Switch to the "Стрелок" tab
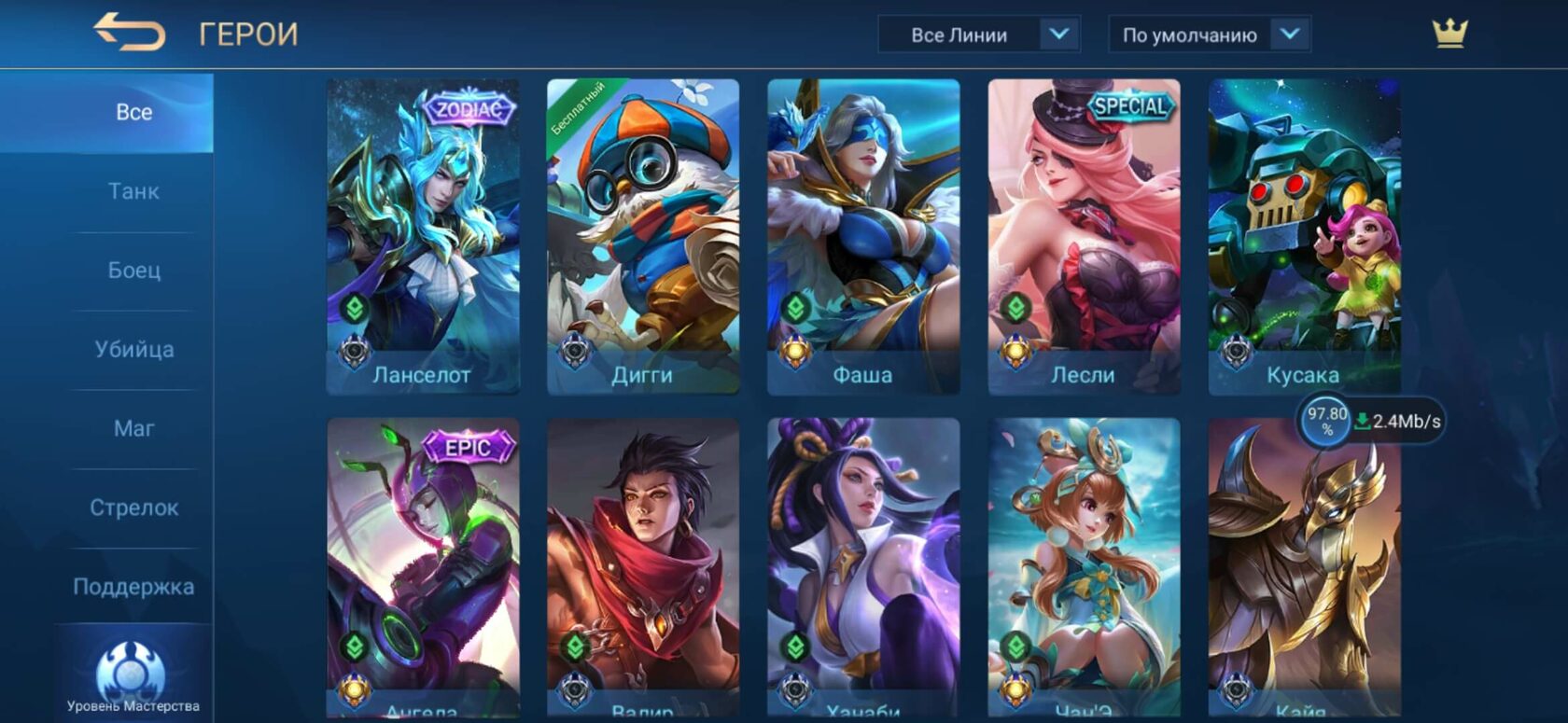1568x723 pixels. (133, 507)
